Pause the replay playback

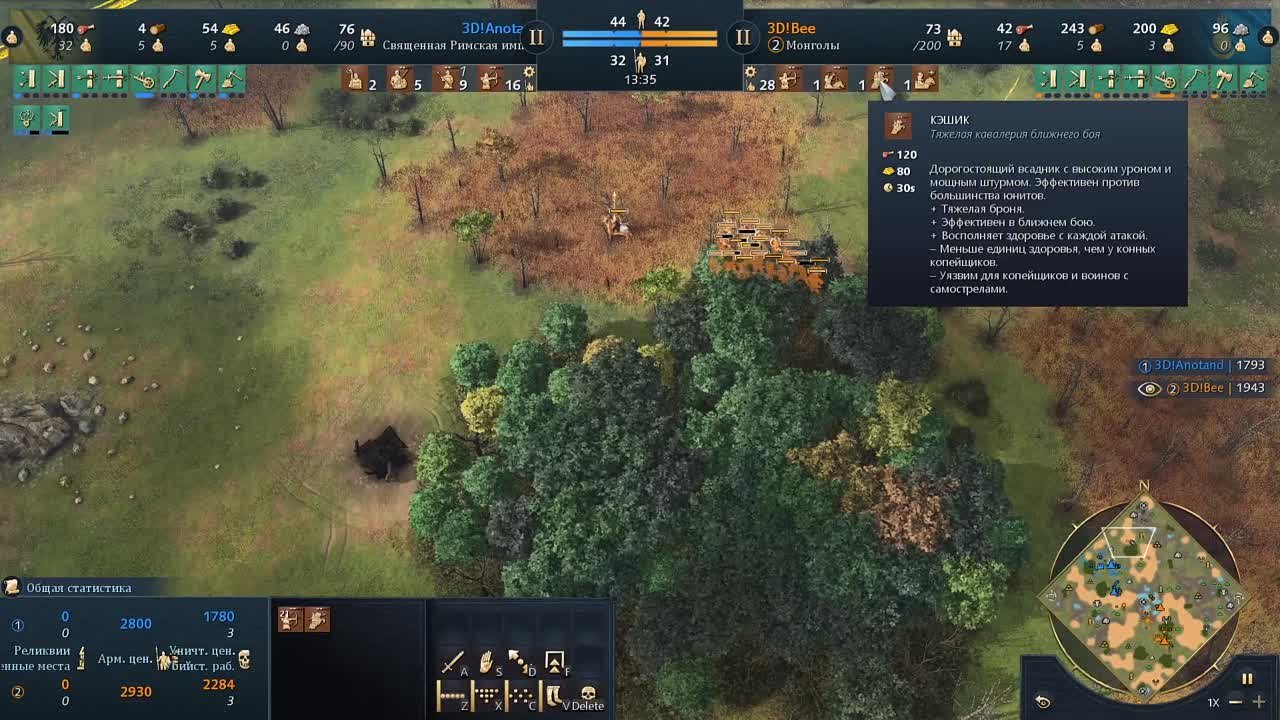1247,679
